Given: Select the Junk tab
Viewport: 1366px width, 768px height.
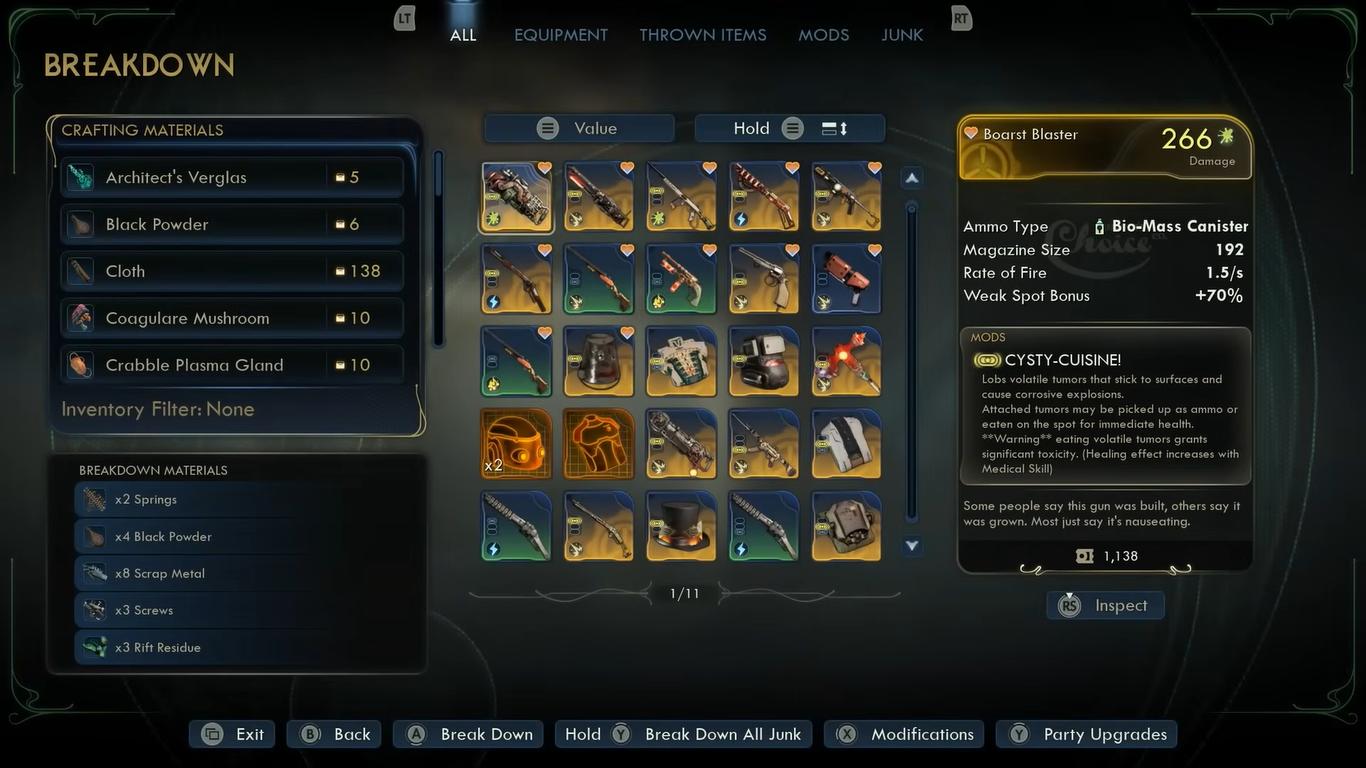Looking at the screenshot, I should point(901,35).
